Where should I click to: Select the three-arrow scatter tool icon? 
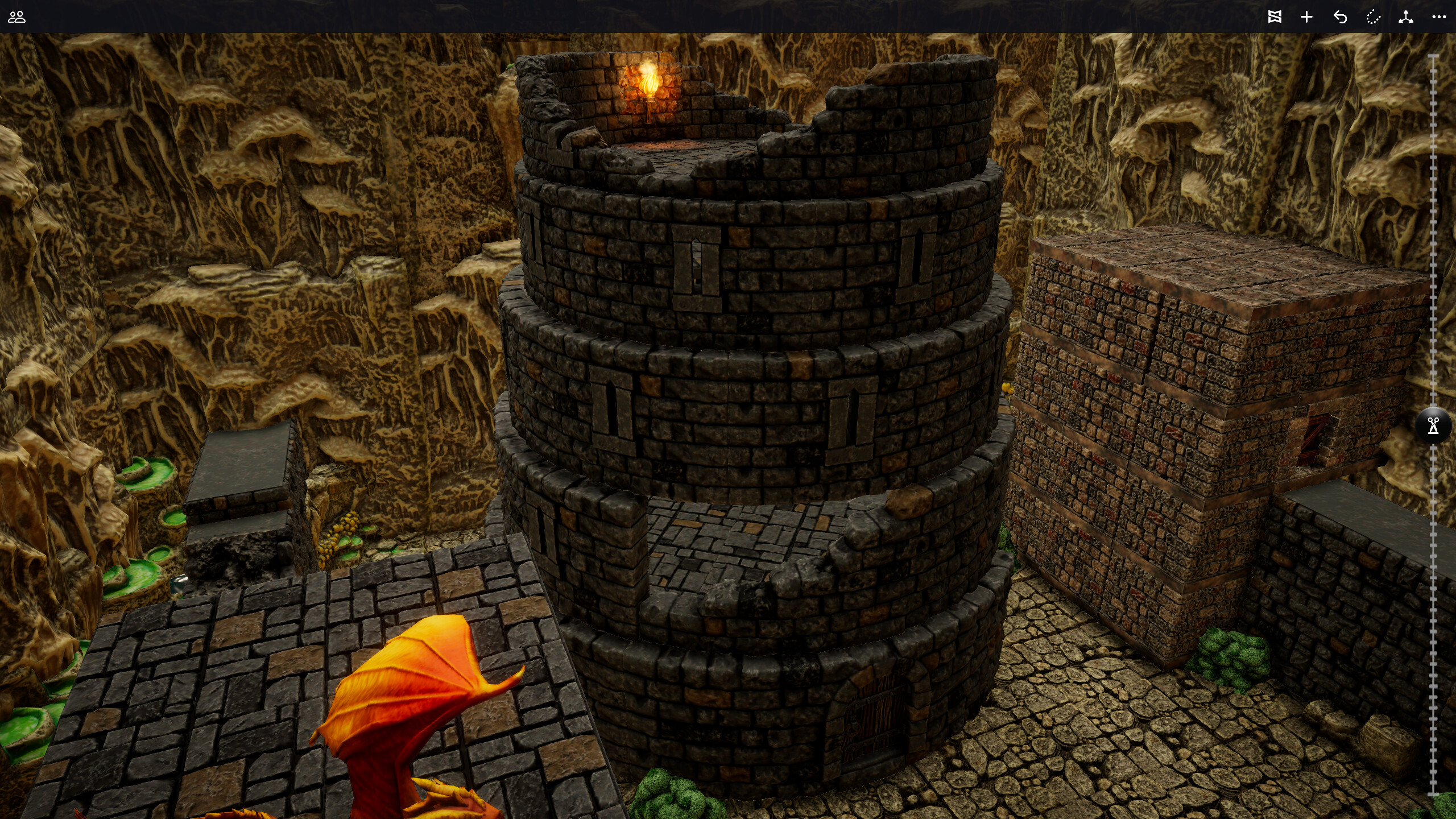(x=1406, y=17)
